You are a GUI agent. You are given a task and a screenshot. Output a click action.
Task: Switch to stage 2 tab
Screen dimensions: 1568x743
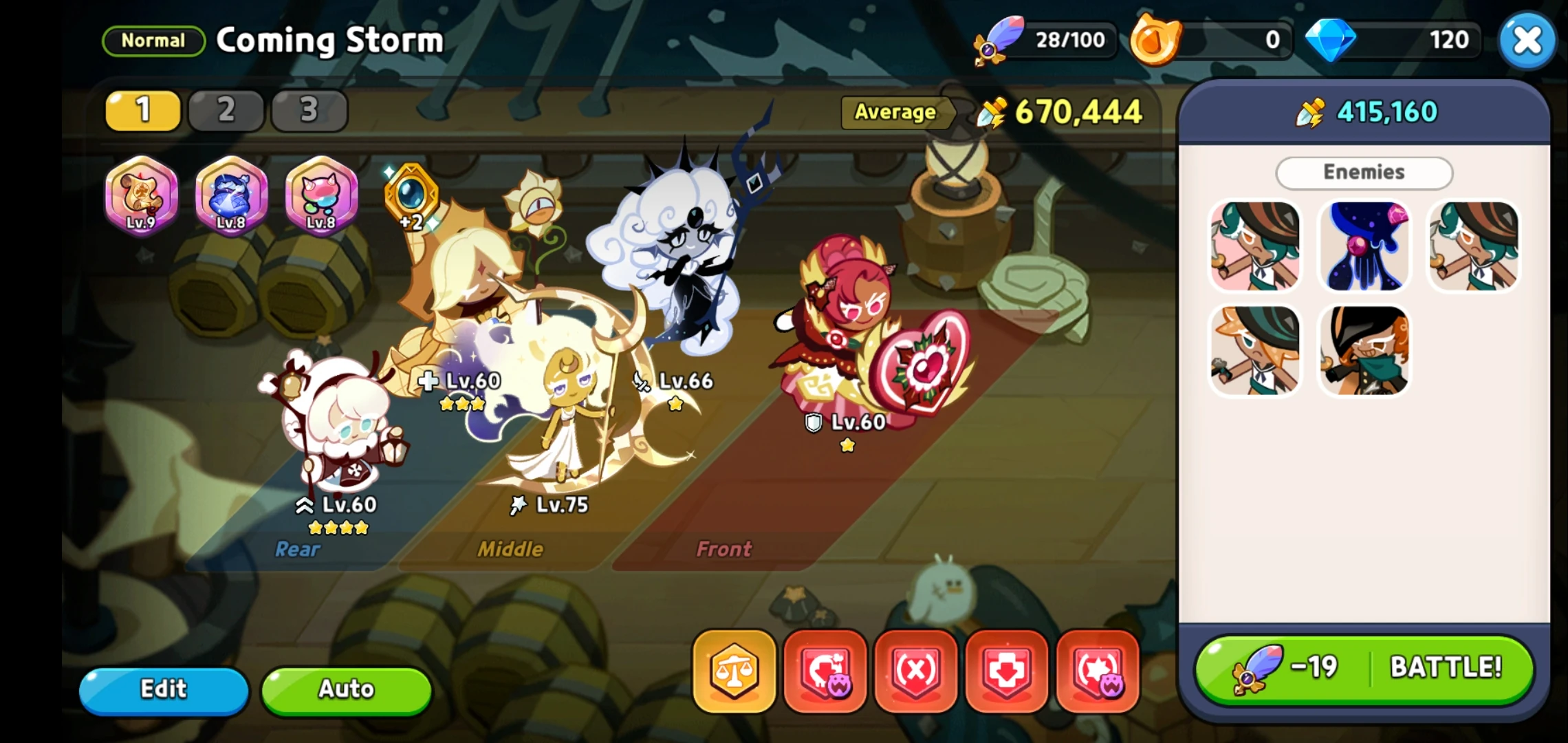(226, 110)
